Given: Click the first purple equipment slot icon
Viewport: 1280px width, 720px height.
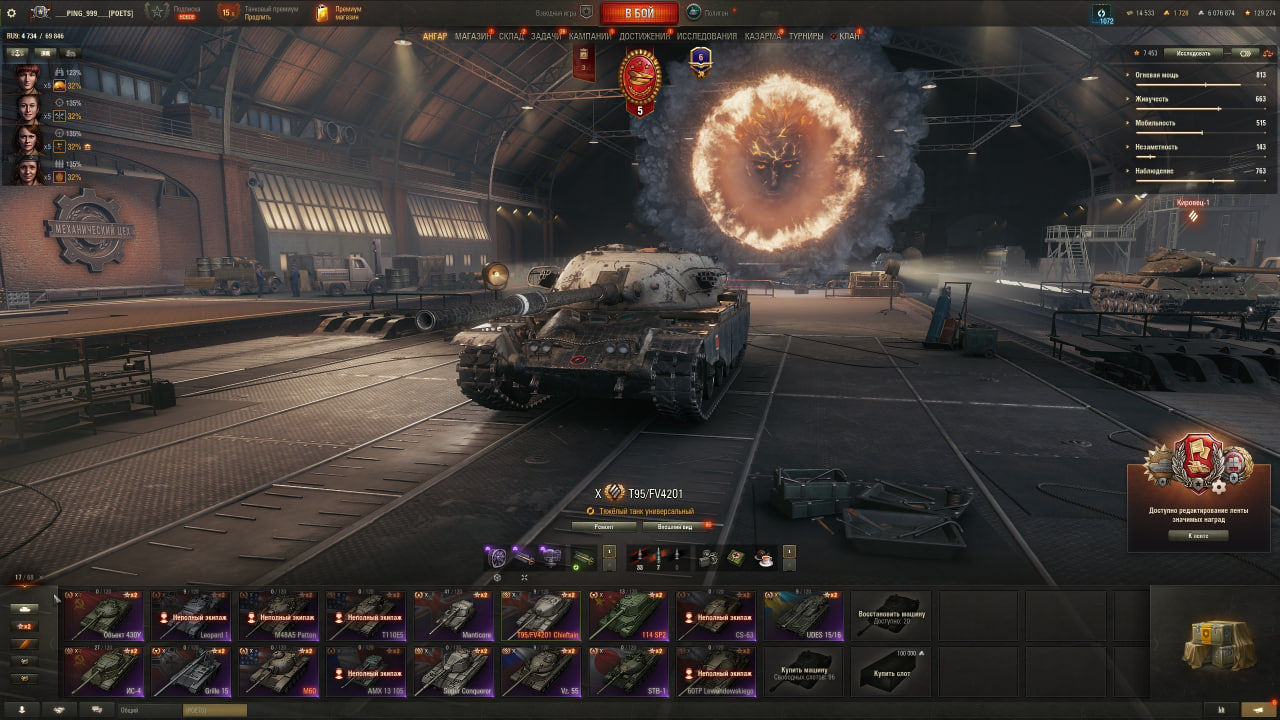Looking at the screenshot, I should click(498, 555).
